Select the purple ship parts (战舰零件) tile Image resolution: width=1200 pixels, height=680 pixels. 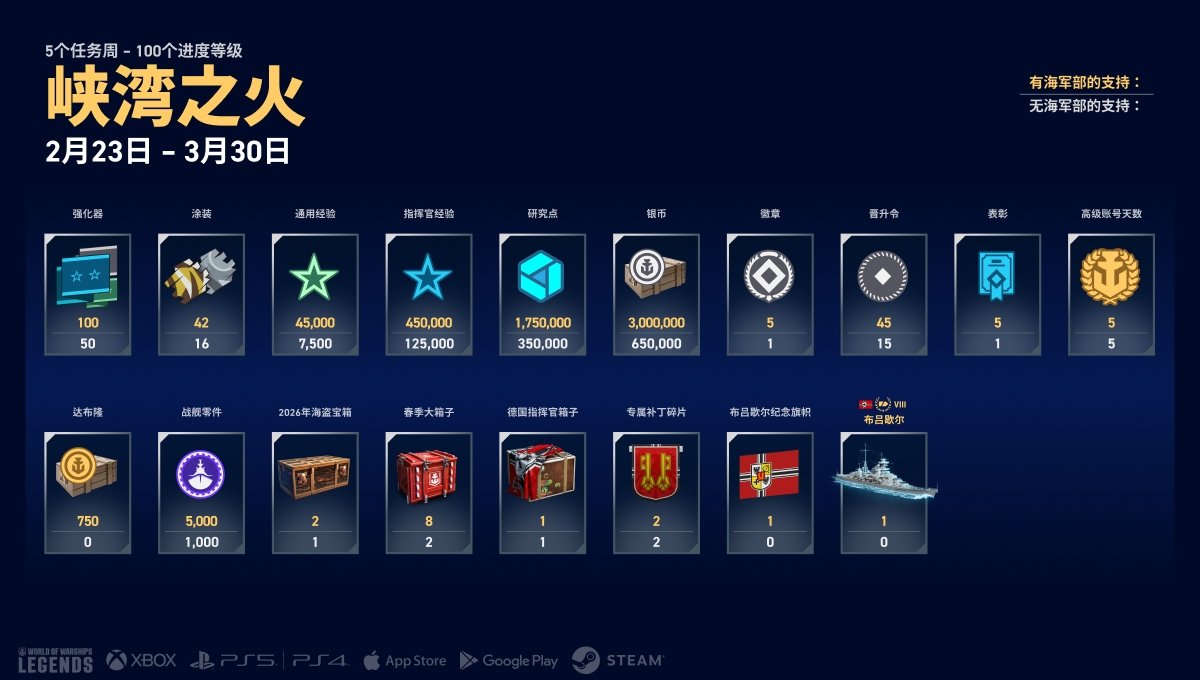(x=201, y=492)
